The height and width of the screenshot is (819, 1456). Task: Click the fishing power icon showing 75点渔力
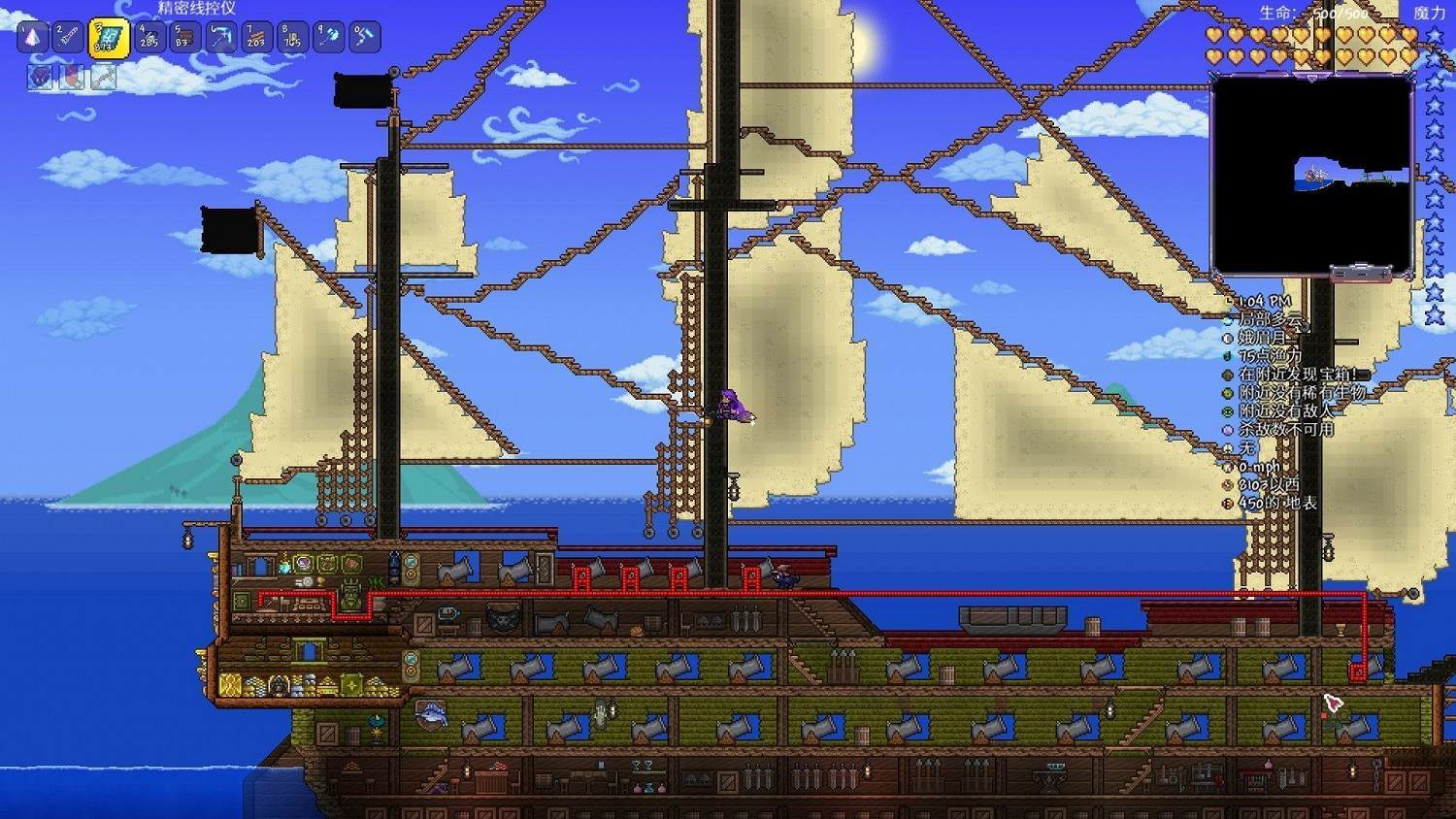[x=1227, y=356]
